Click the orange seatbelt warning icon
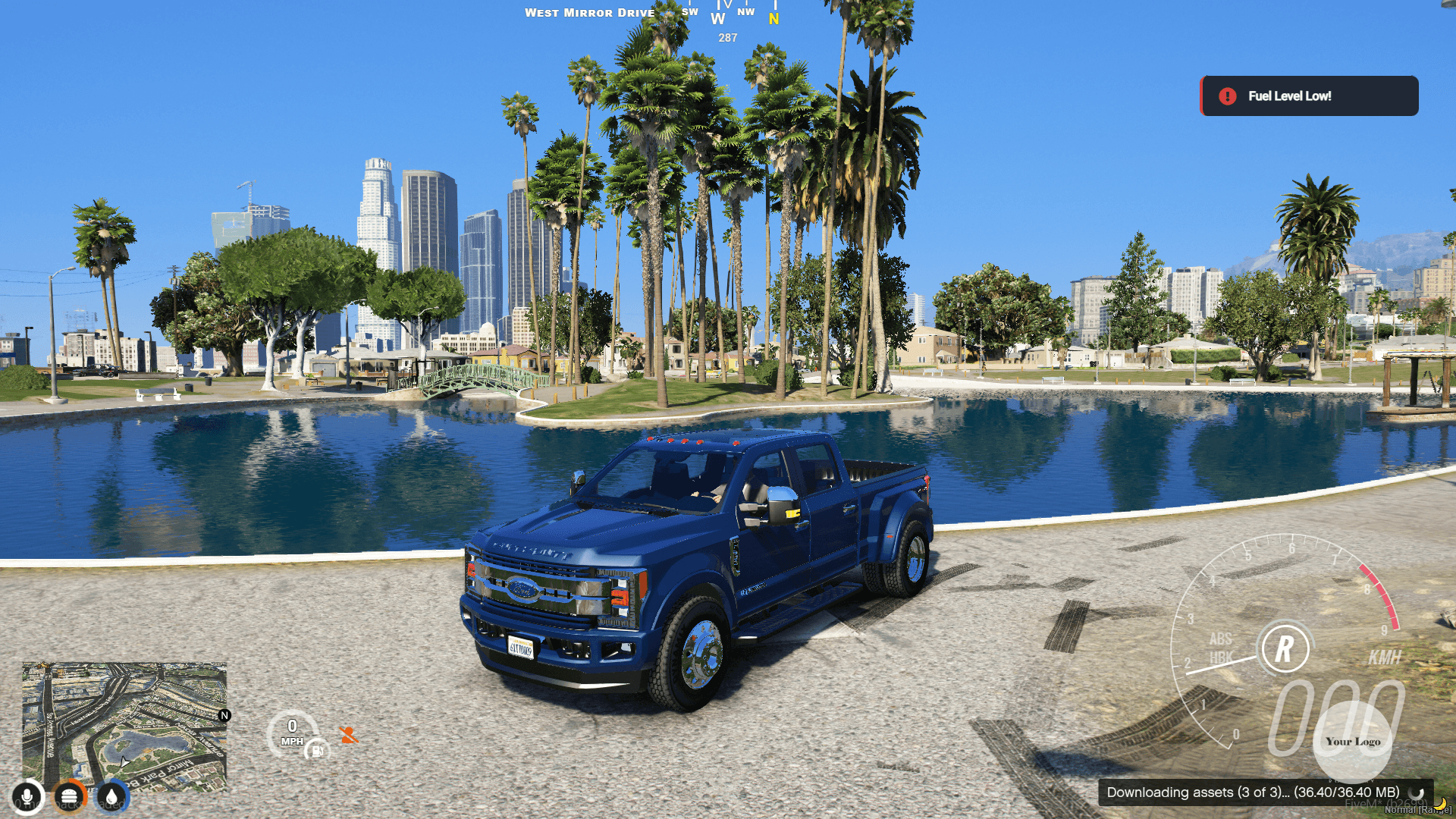This screenshot has height=819, width=1456. pos(348,733)
